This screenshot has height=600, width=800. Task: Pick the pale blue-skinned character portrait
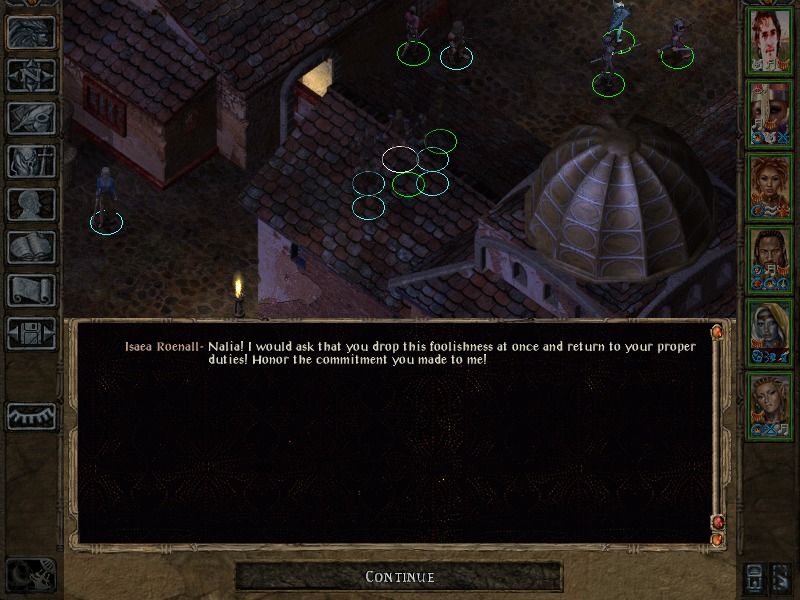pos(770,333)
